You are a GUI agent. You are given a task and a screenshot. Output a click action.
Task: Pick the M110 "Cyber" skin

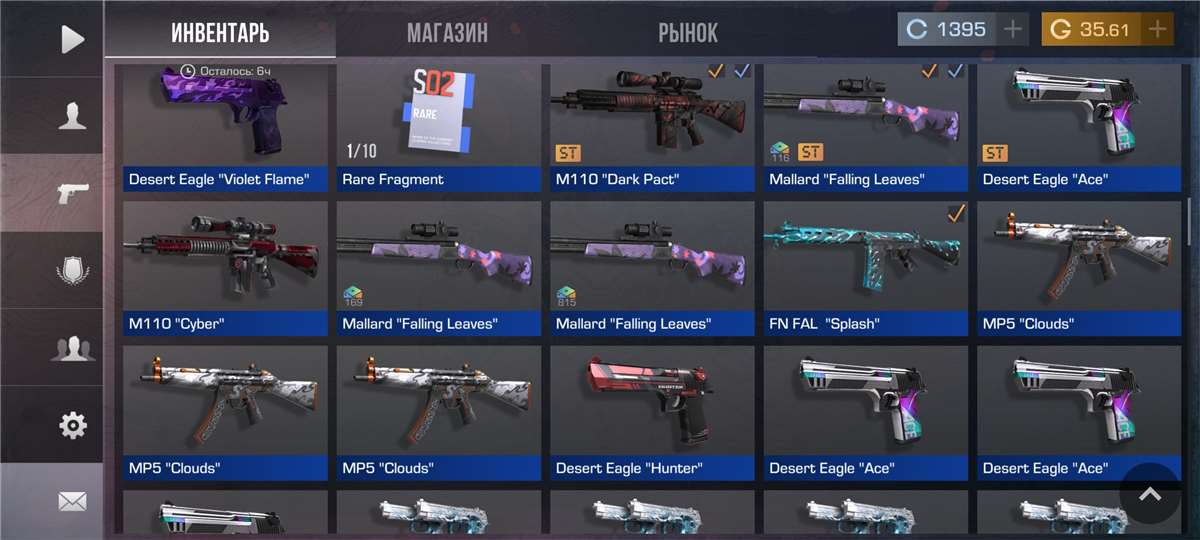(x=225, y=268)
